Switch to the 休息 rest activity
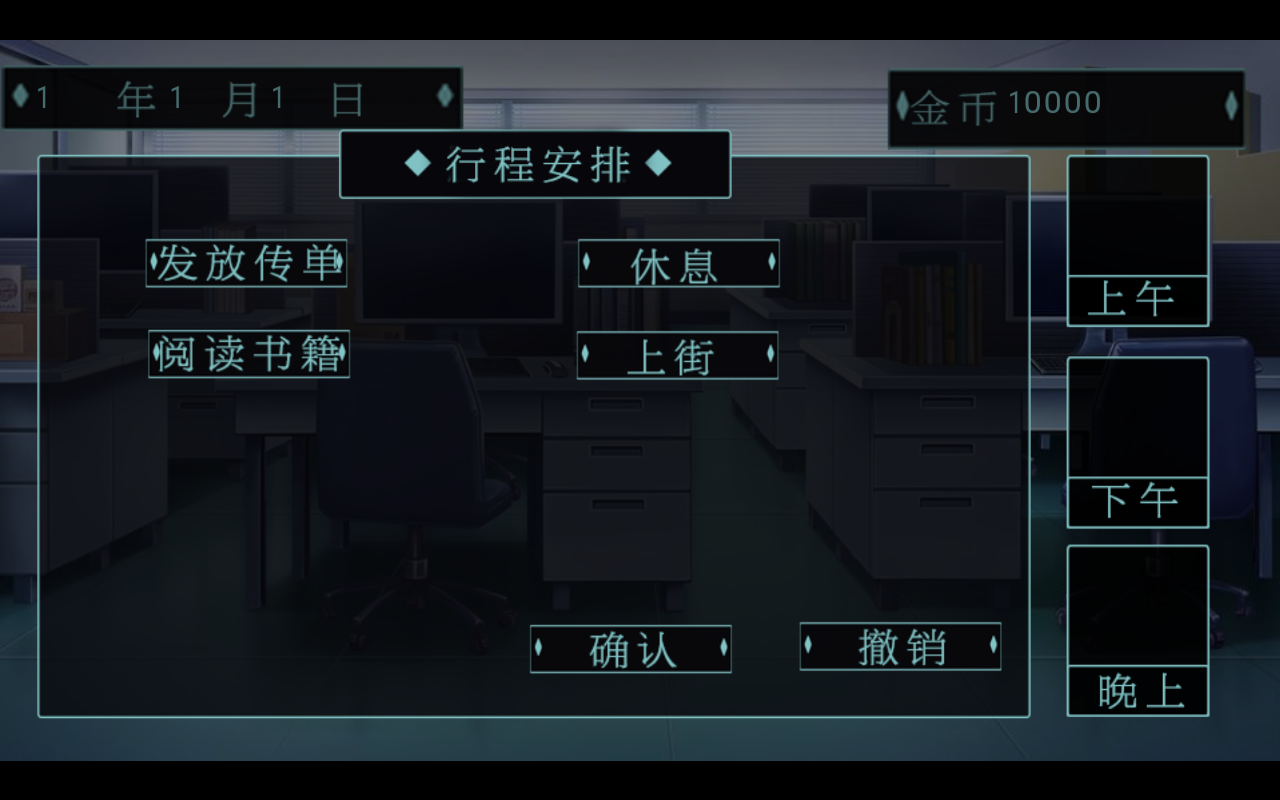Image resolution: width=1280 pixels, height=800 pixels. (x=678, y=265)
